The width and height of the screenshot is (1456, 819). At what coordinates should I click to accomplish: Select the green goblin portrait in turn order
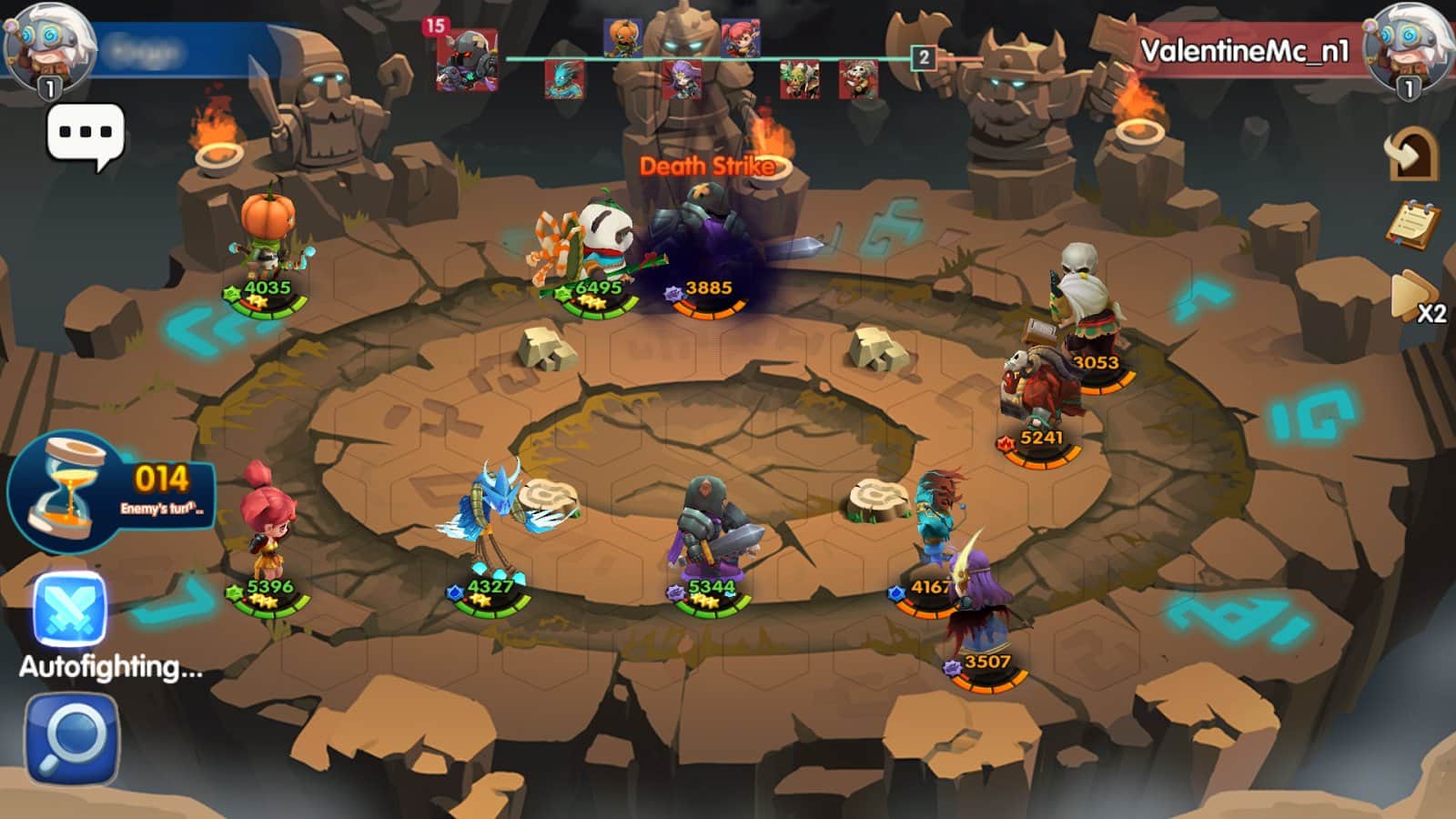(799, 79)
